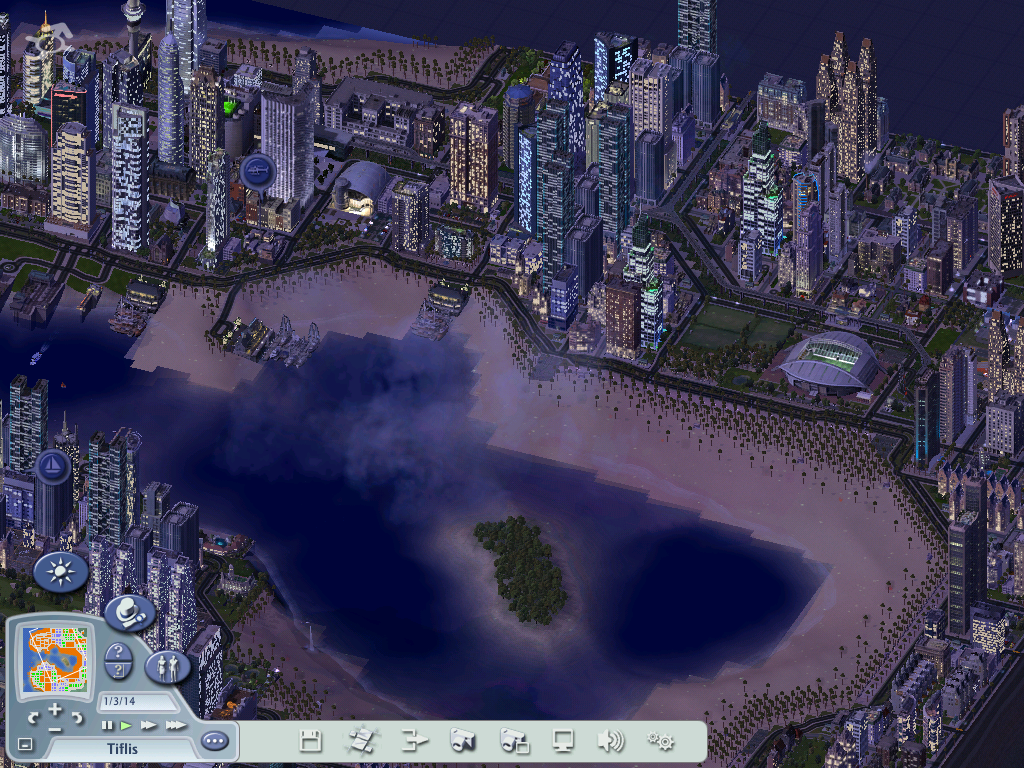The width and height of the screenshot is (1024, 768).
Task: Toggle the three-dots options button
Action: pyautogui.click(x=214, y=741)
